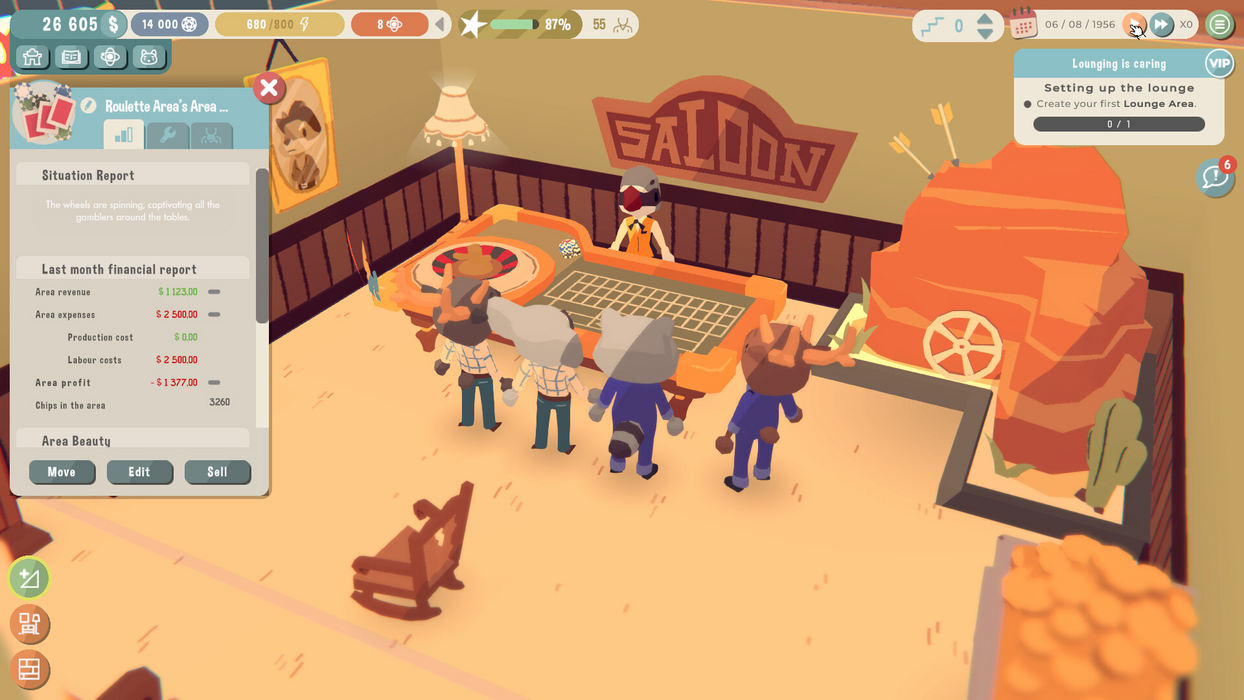Sell the Roulette Area

click(217, 472)
